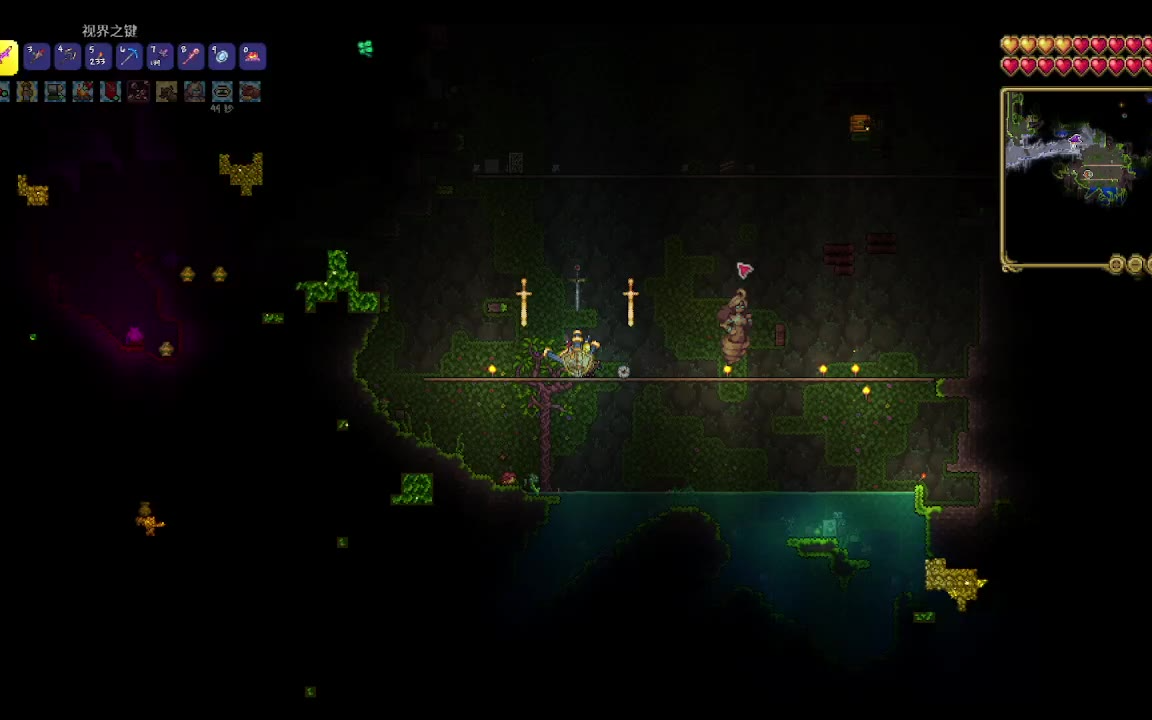Select the highlighted pink sword hotbar slot
The width and height of the screenshot is (1152, 720).
pyautogui.click(x=6, y=57)
